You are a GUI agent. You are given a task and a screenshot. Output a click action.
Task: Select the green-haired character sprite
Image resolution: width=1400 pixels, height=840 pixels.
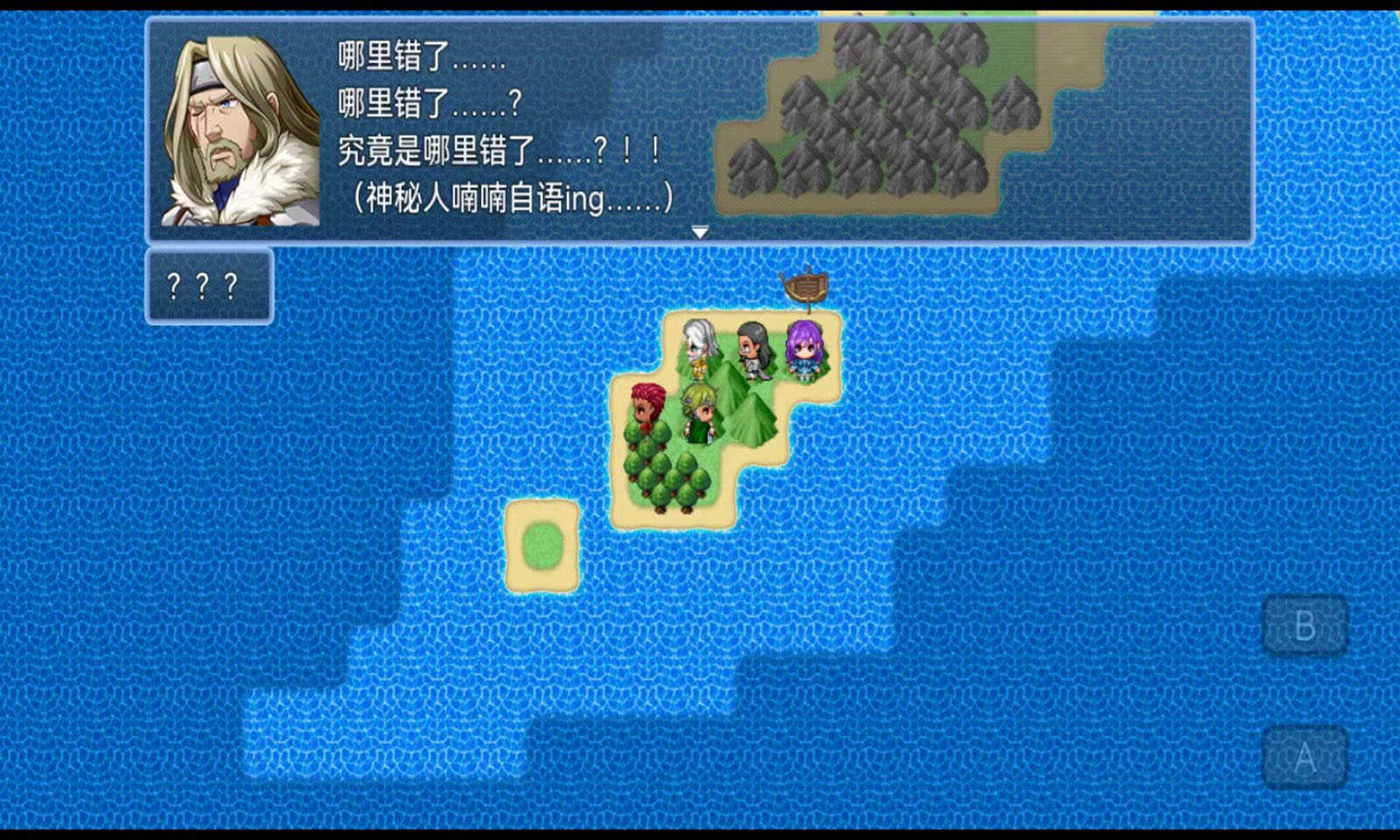click(x=698, y=413)
